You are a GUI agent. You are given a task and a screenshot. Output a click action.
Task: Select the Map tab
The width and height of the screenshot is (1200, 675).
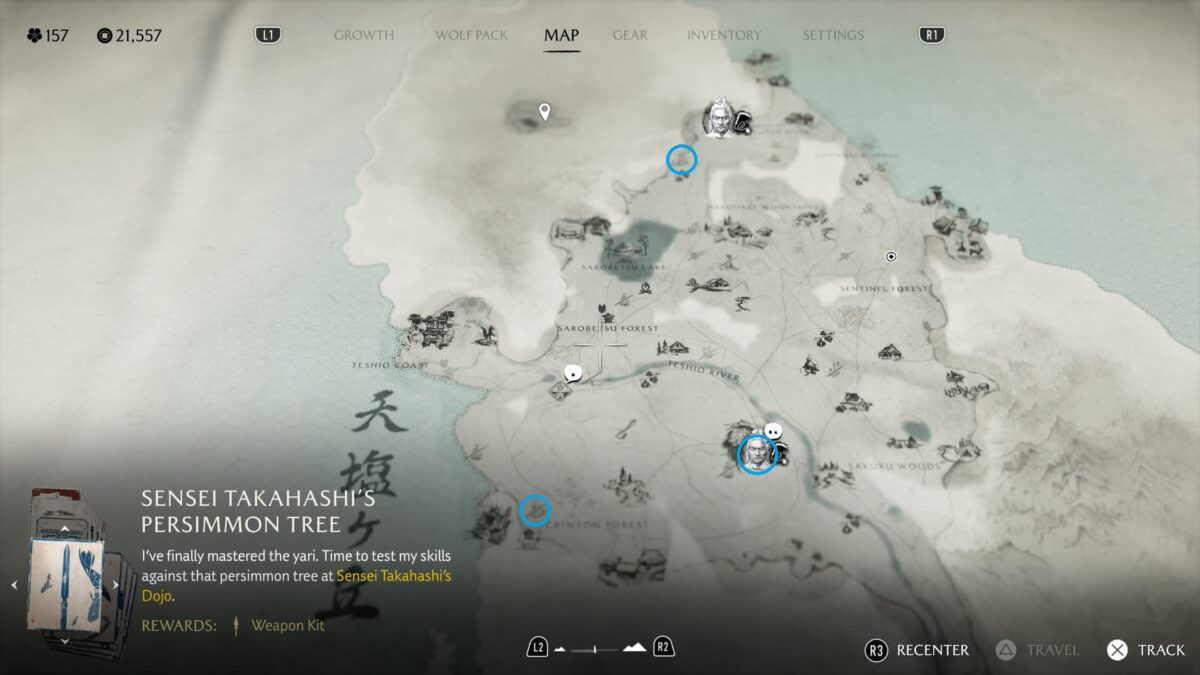click(x=561, y=35)
